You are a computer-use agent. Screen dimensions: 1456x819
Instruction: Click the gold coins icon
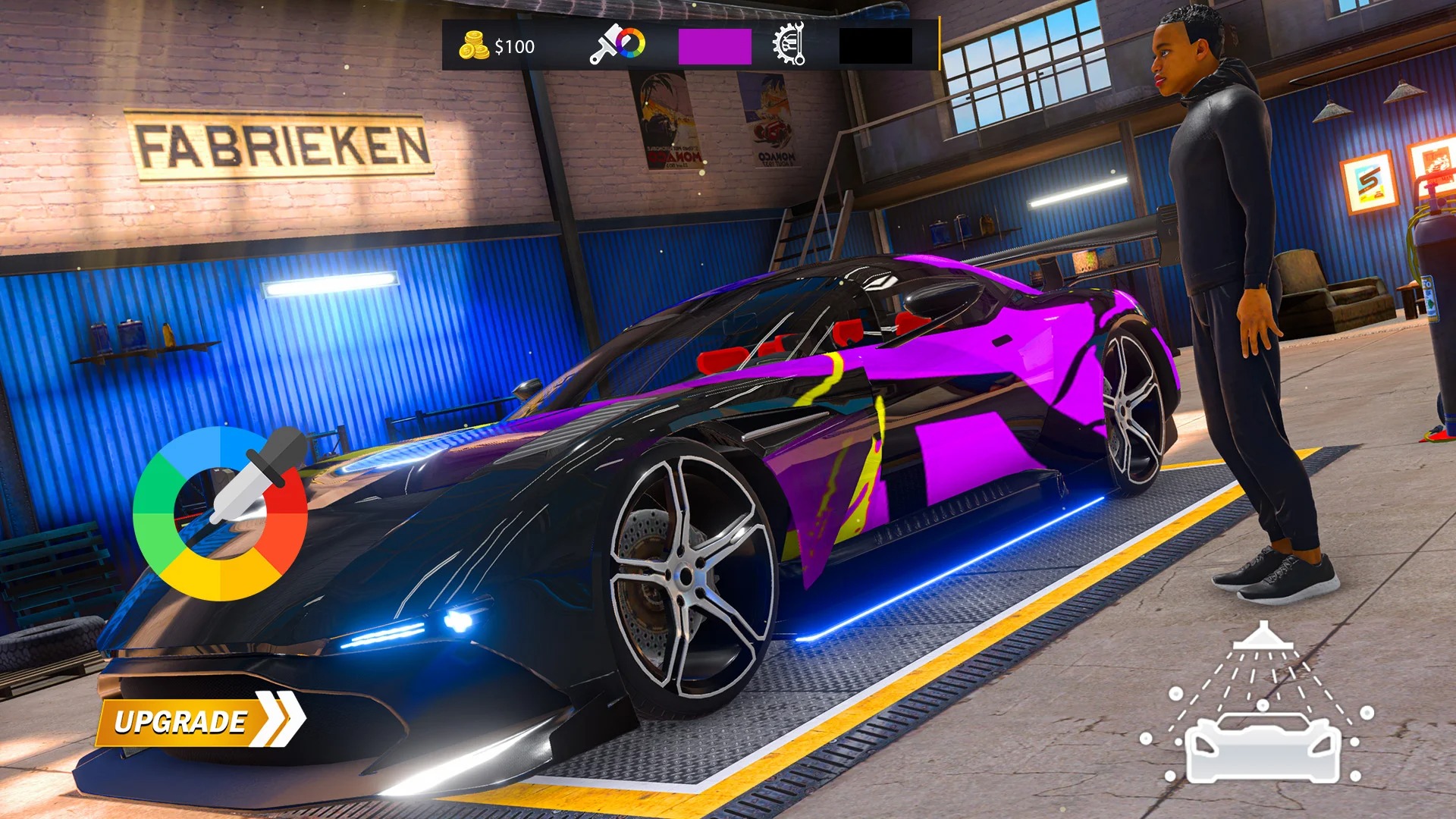474,46
